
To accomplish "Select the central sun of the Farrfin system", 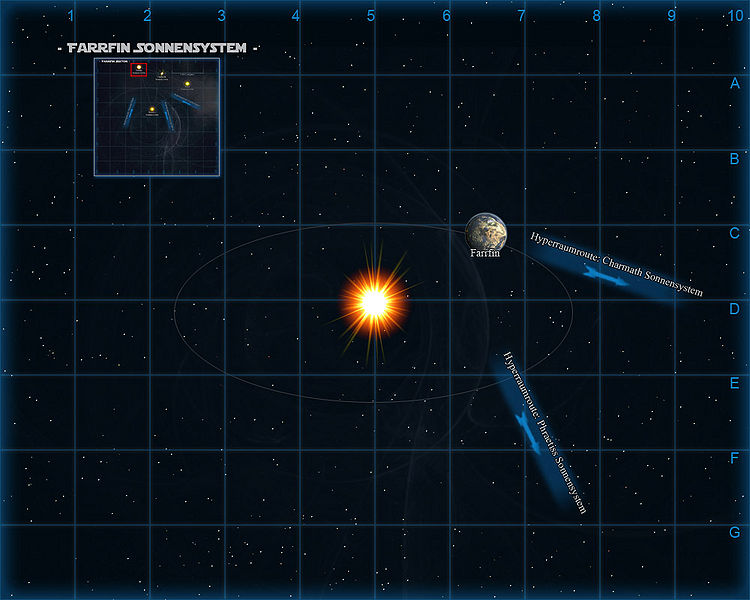I will (x=374, y=300).
